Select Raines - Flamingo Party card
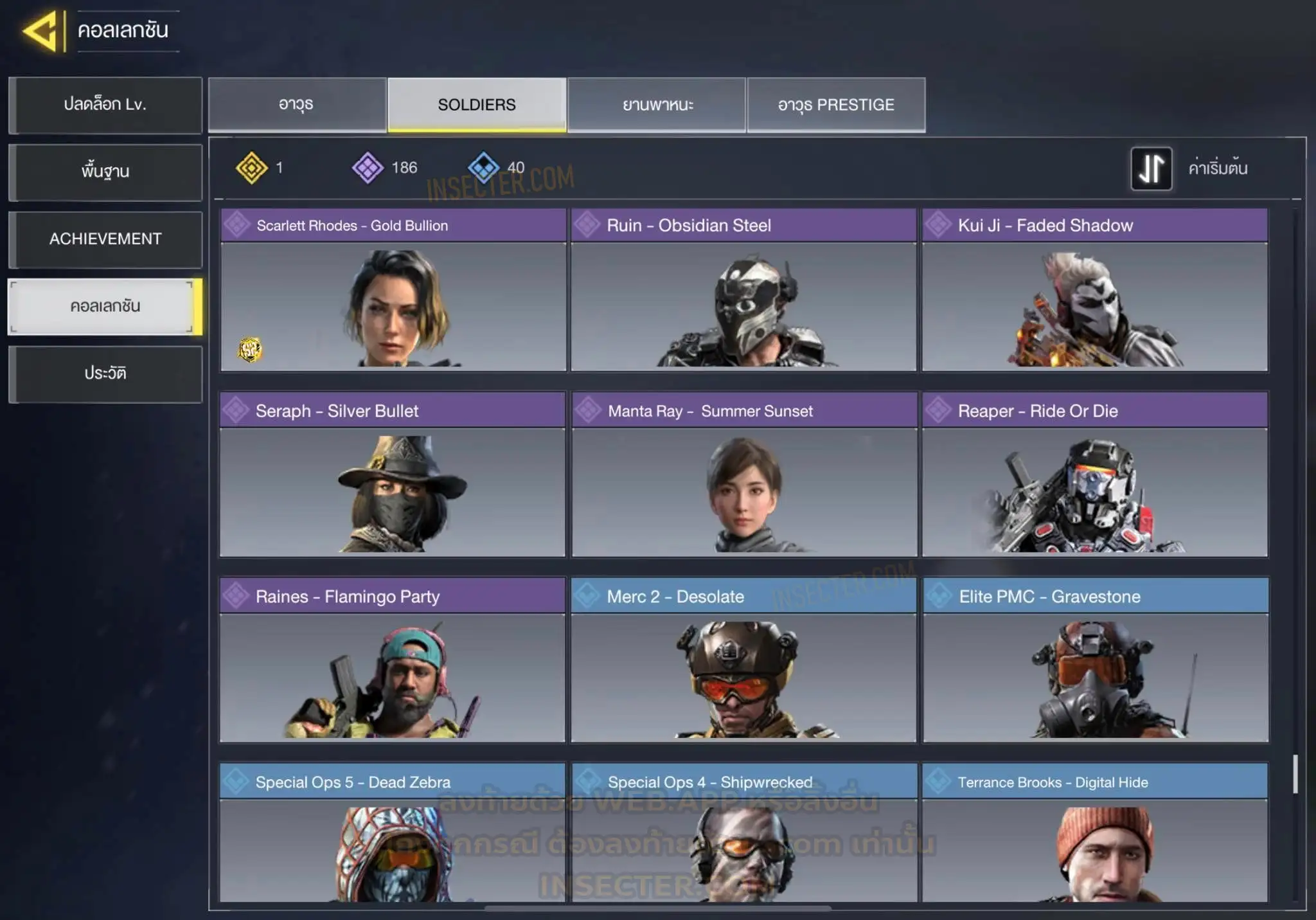Image resolution: width=1316 pixels, height=920 pixels. tap(393, 660)
